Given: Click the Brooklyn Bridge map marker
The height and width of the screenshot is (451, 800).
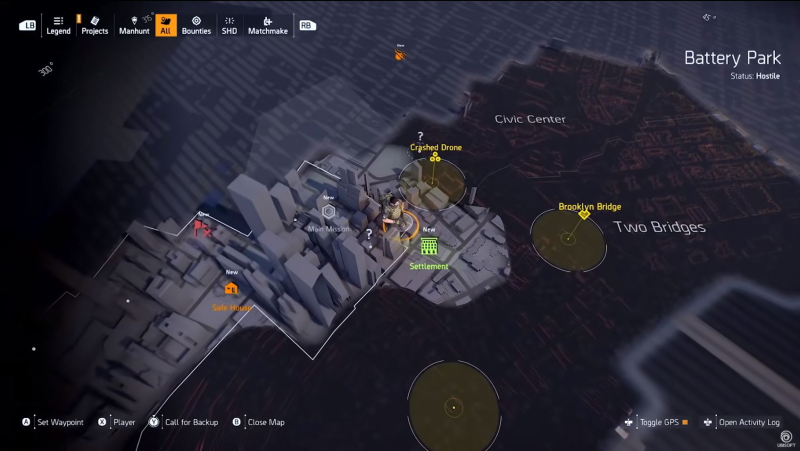Looking at the screenshot, I should [x=584, y=214].
